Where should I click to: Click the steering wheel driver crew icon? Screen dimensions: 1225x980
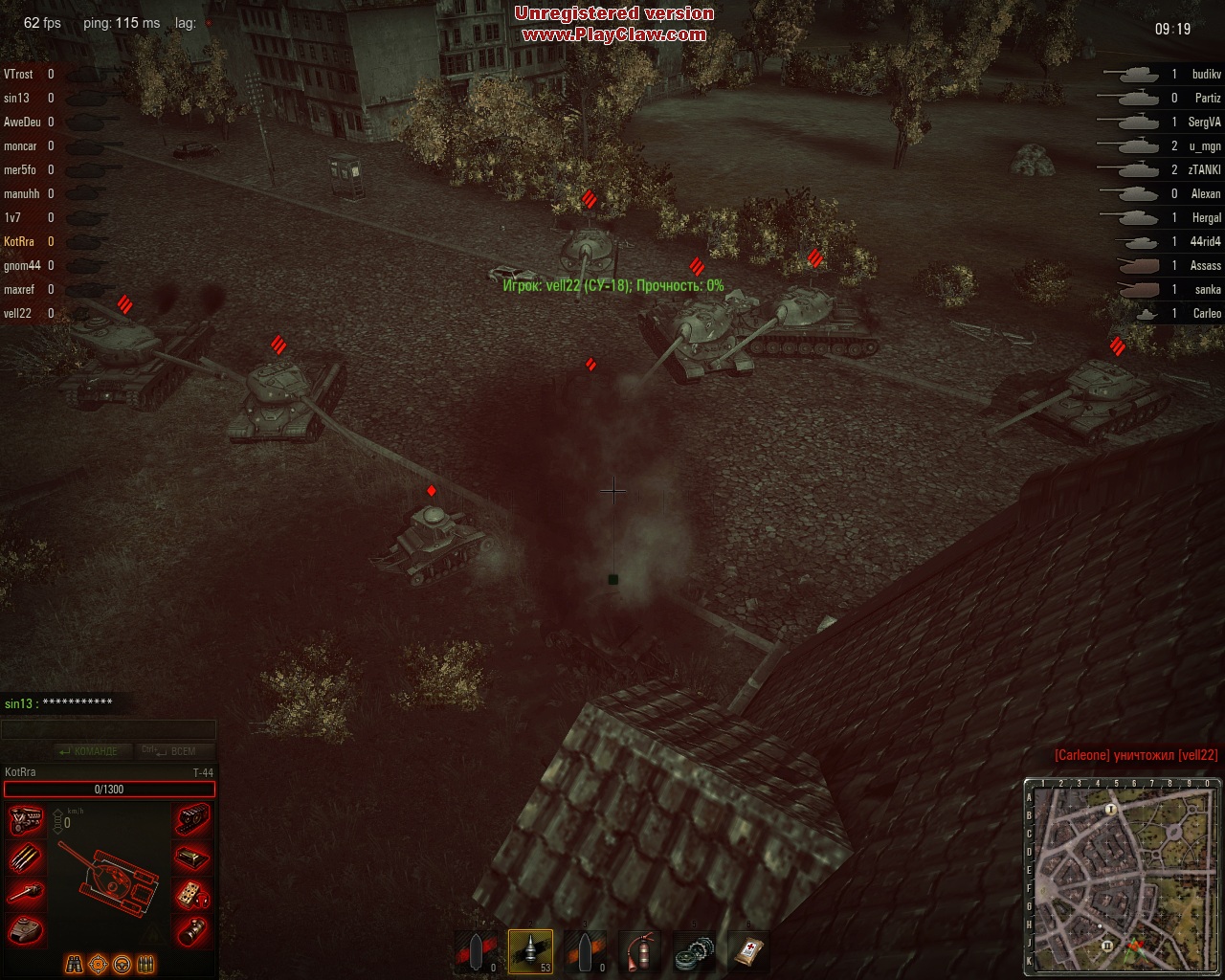pyautogui.click(x=122, y=964)
